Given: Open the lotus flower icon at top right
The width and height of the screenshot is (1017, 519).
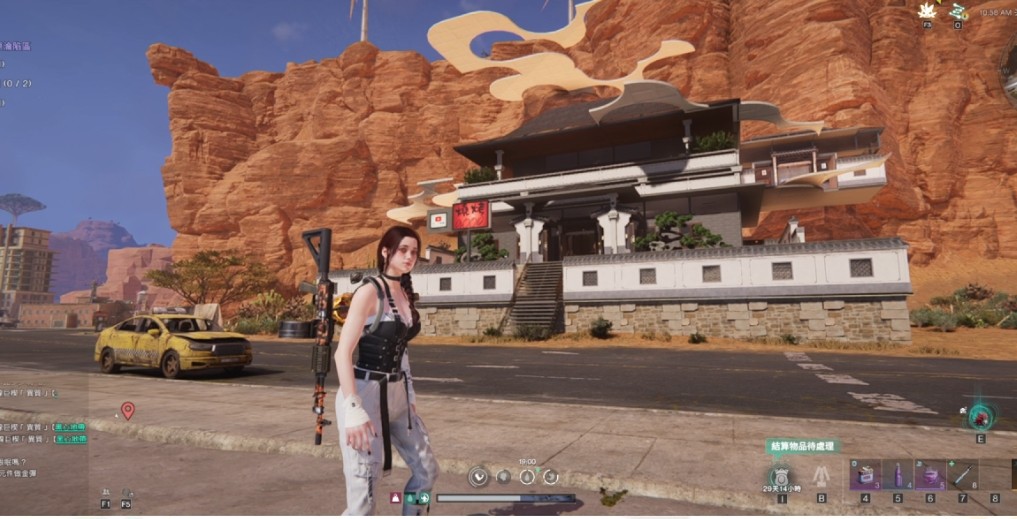Looking at the screenshot, I should (927, 11).
